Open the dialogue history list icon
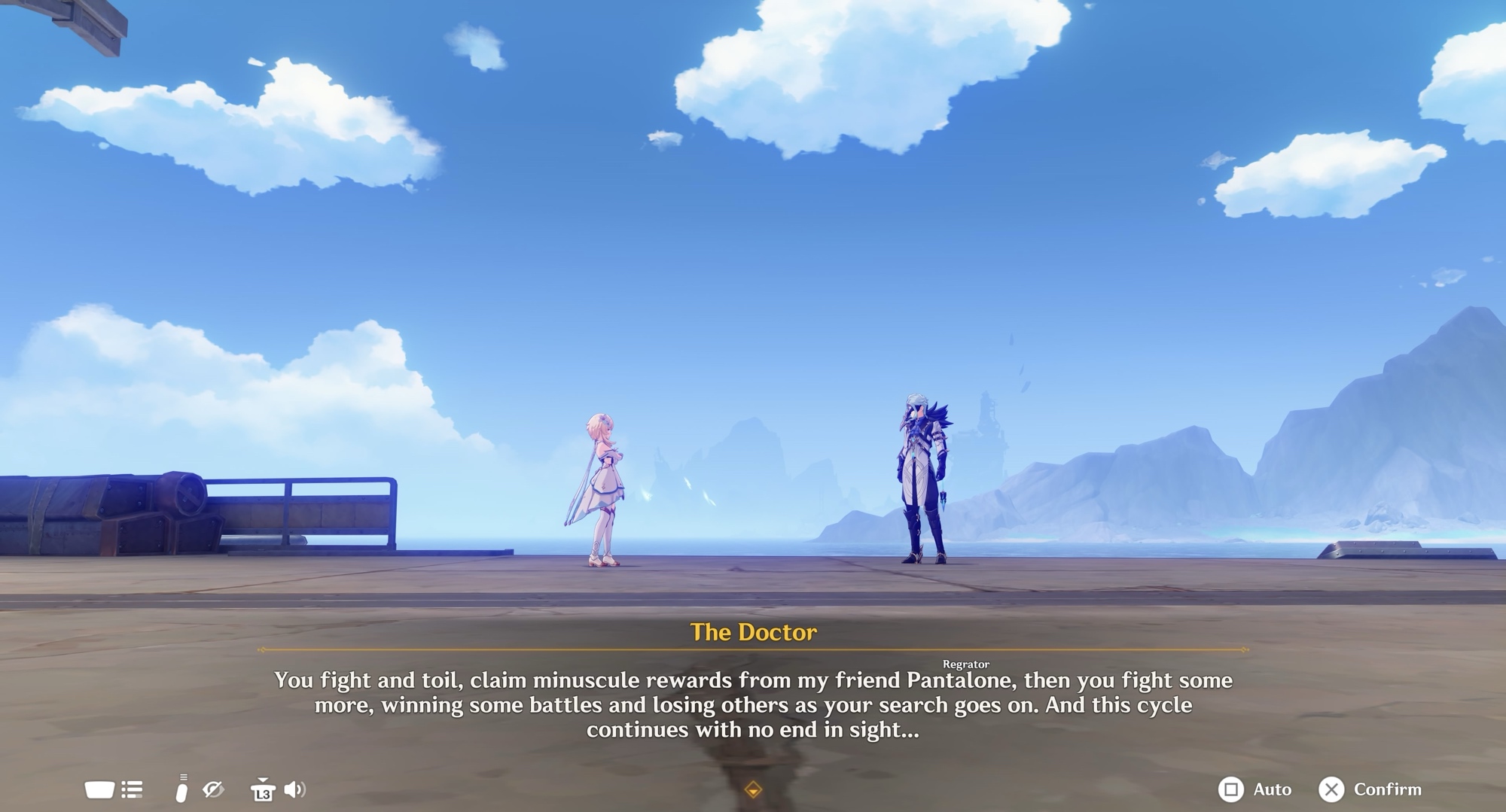The height and width of the screenshot is (812, 1506). [132, 789]
